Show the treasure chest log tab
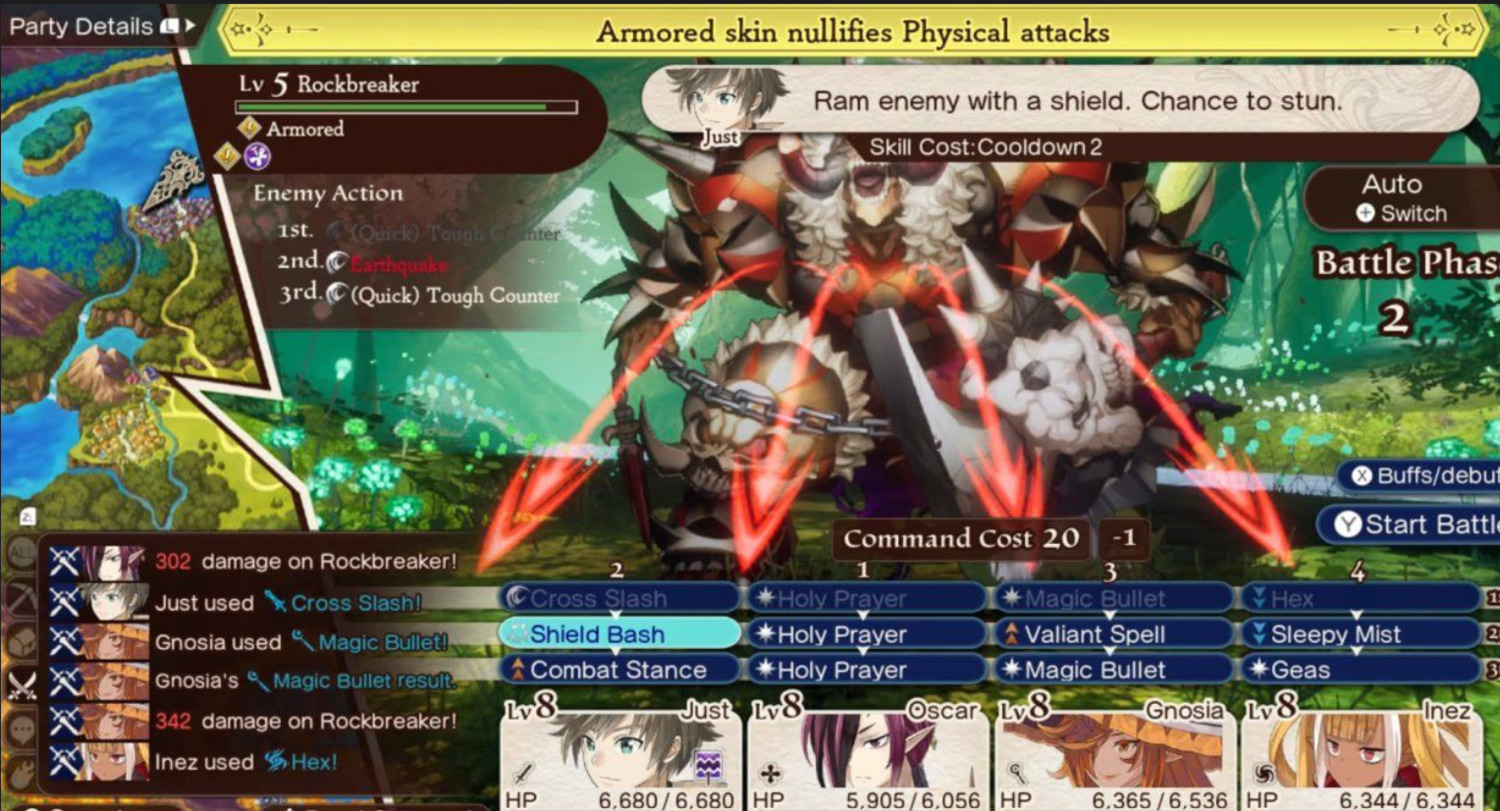Screen dimensions: 1500x811 19,640
